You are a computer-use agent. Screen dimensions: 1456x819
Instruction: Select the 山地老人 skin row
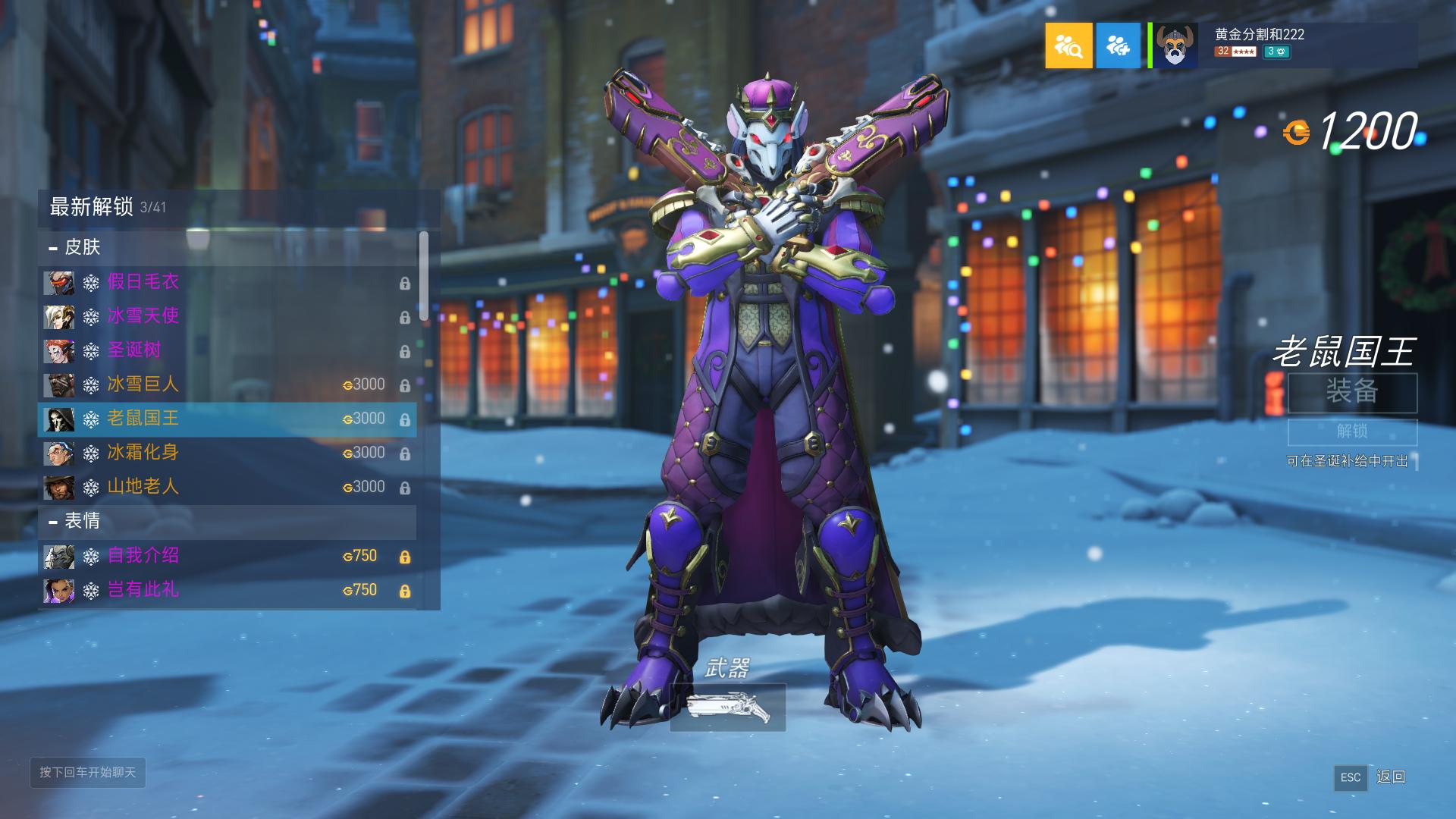point(226,487)
